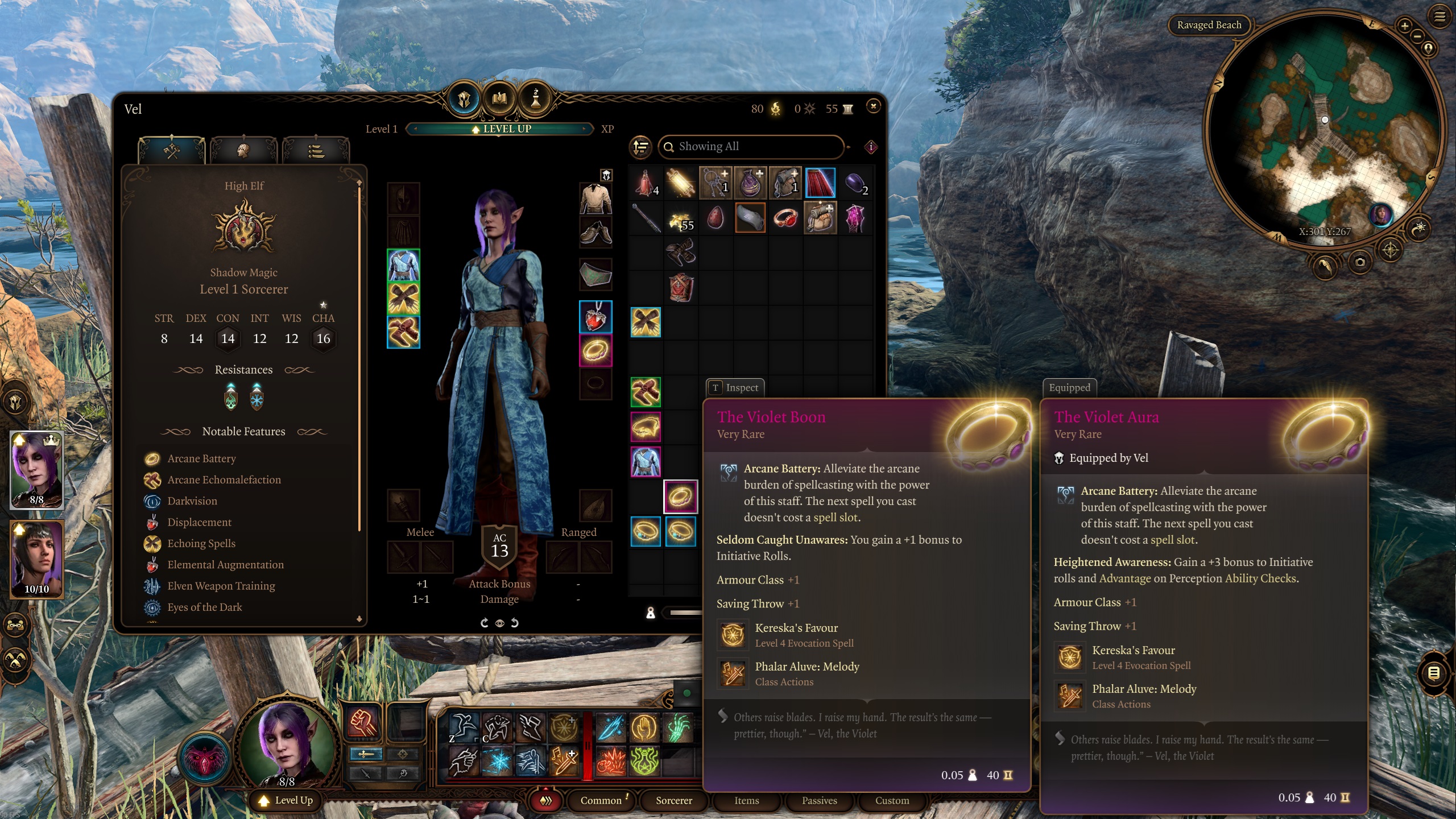
Task: Open the inventory sort options
Action: [x=641, y=147]
